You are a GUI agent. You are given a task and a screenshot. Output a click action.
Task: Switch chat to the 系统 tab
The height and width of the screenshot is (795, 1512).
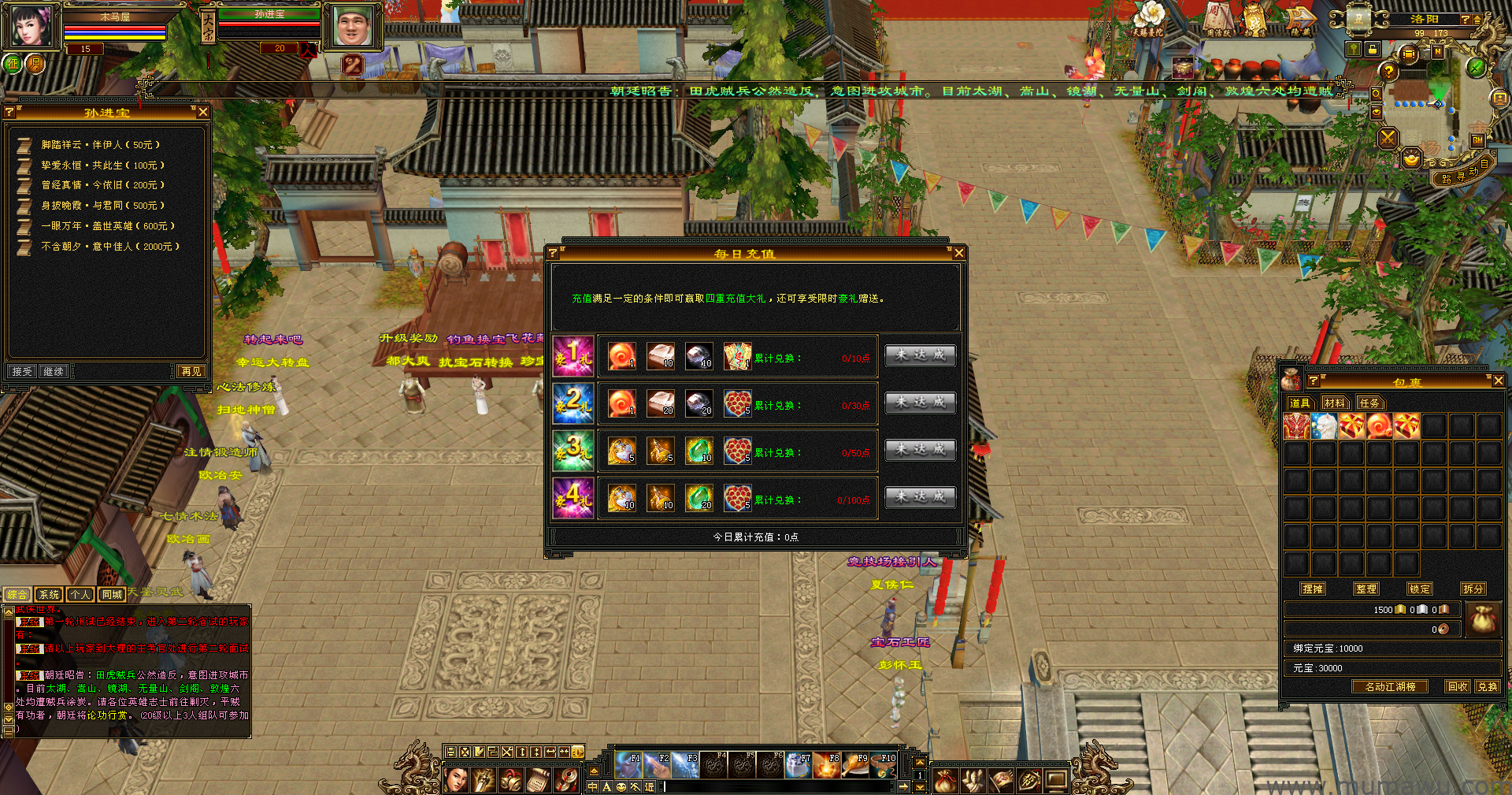(50, 595)
